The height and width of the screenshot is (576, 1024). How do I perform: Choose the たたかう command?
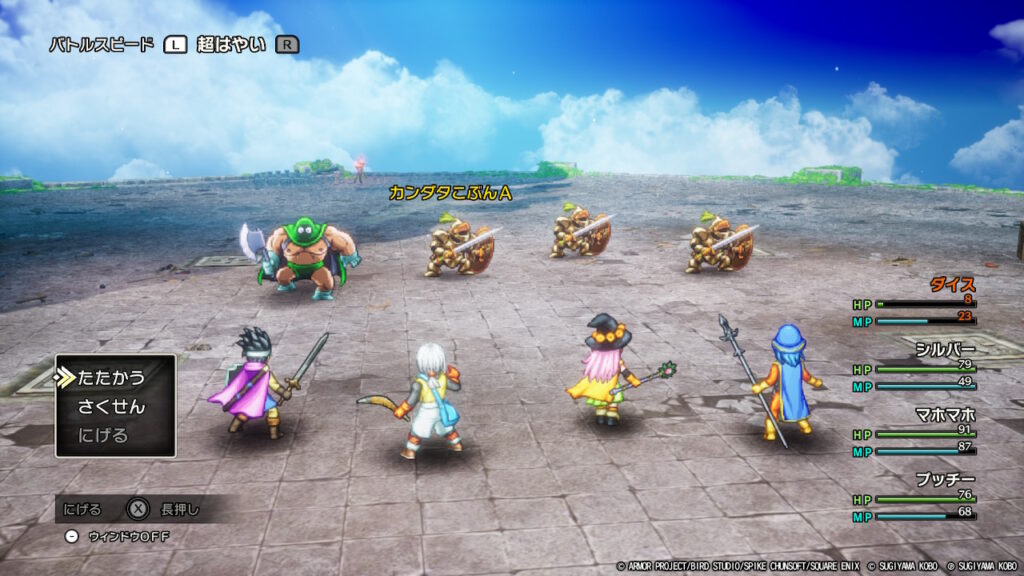coord(111,378)
